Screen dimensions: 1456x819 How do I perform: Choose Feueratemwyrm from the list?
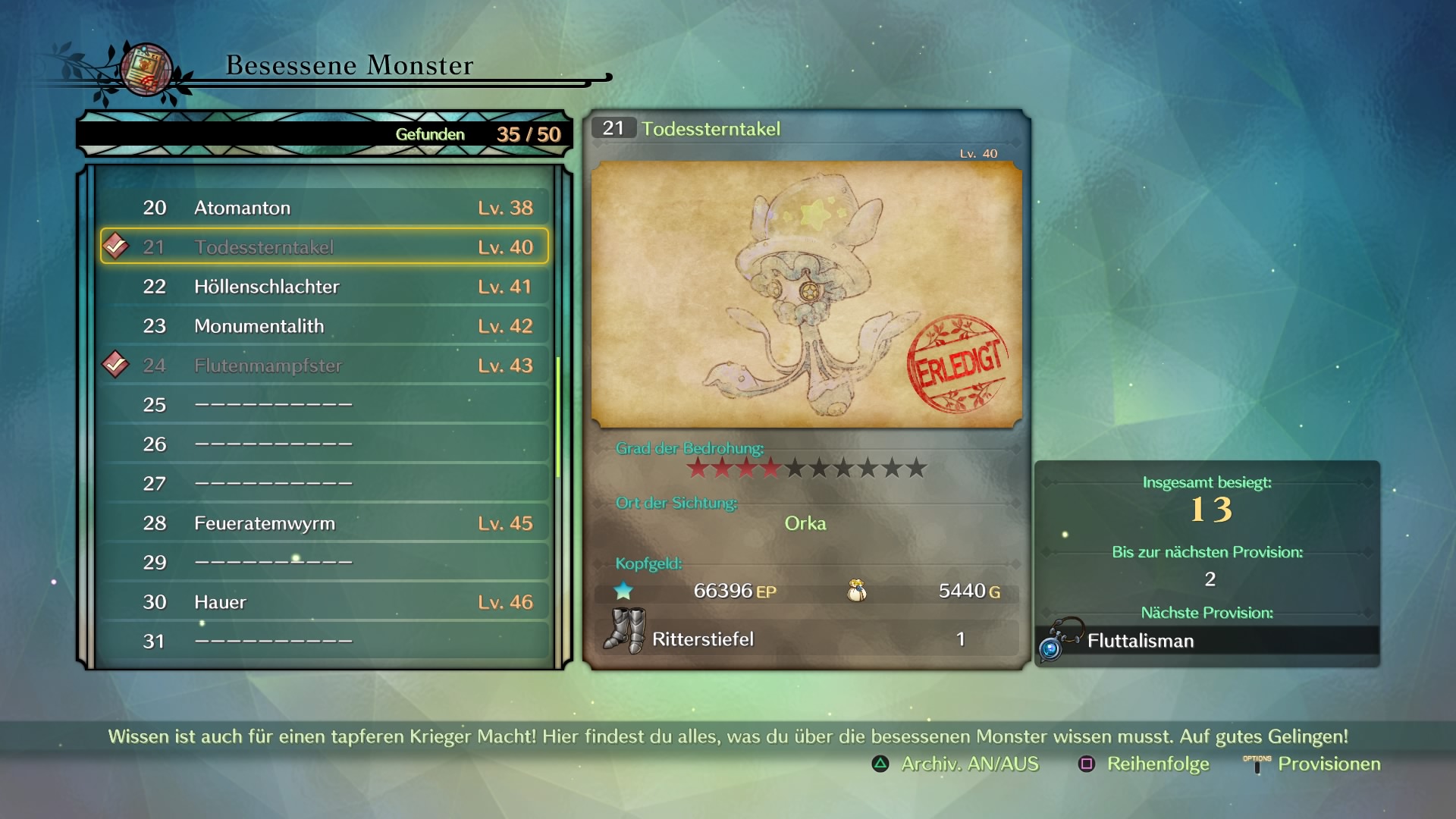coord(325,523)
